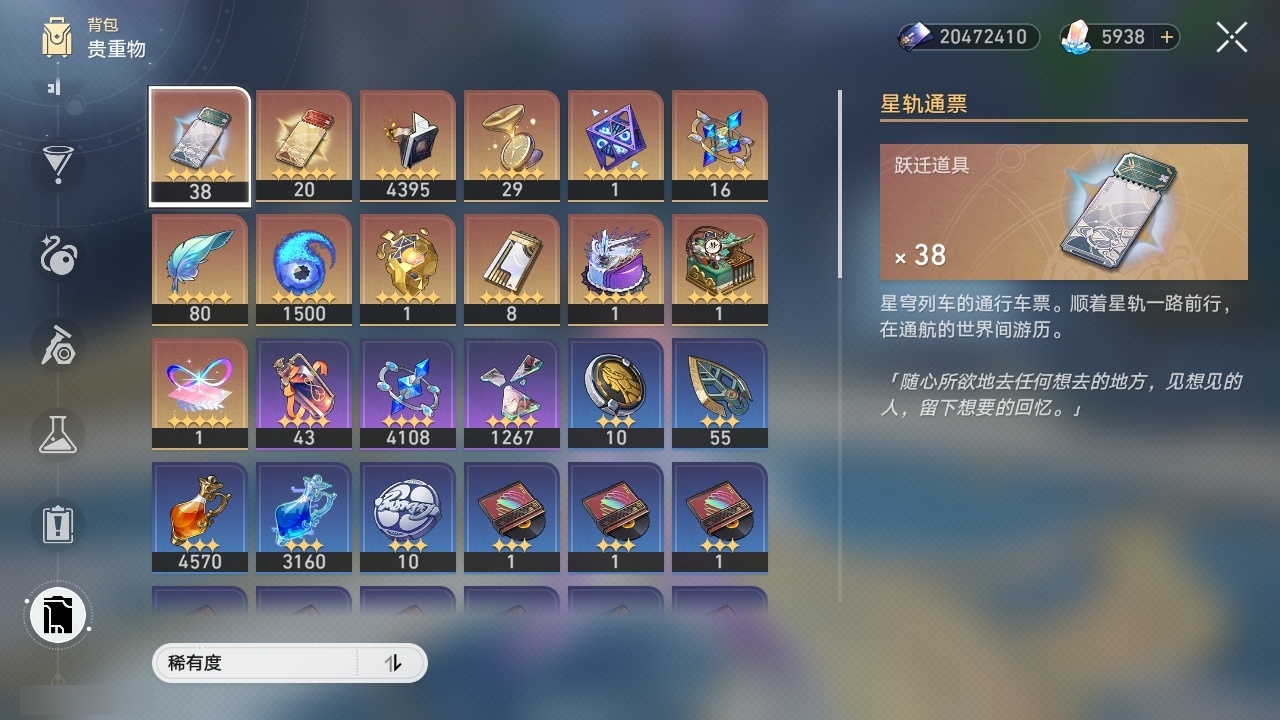Select the valuables book icon at sidebar bottom
The width and height of the screenshot is (1280, 720).
pyautogui.click(x=57, y=614)
